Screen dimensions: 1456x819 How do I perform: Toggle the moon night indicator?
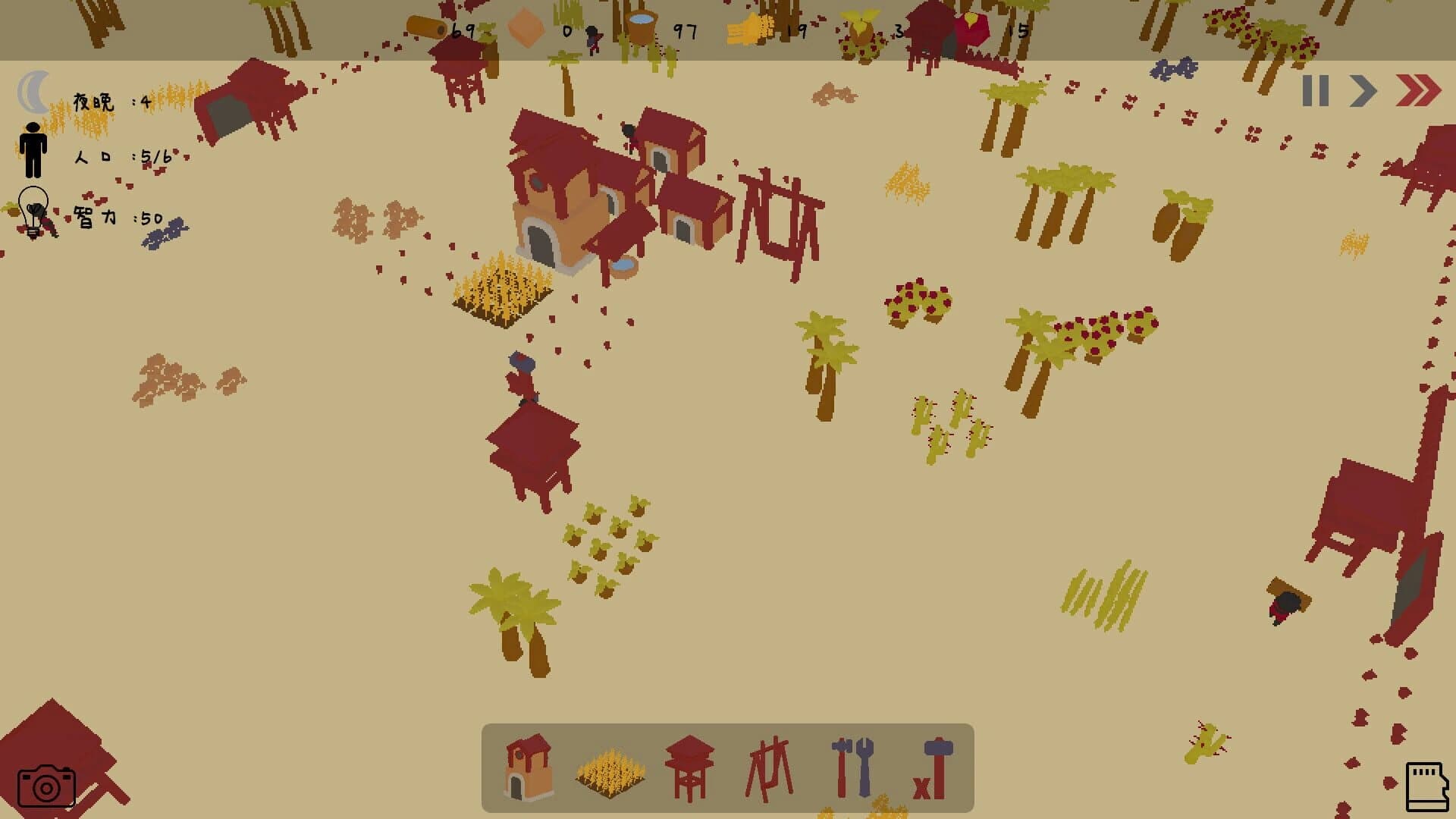click(33, 93)
